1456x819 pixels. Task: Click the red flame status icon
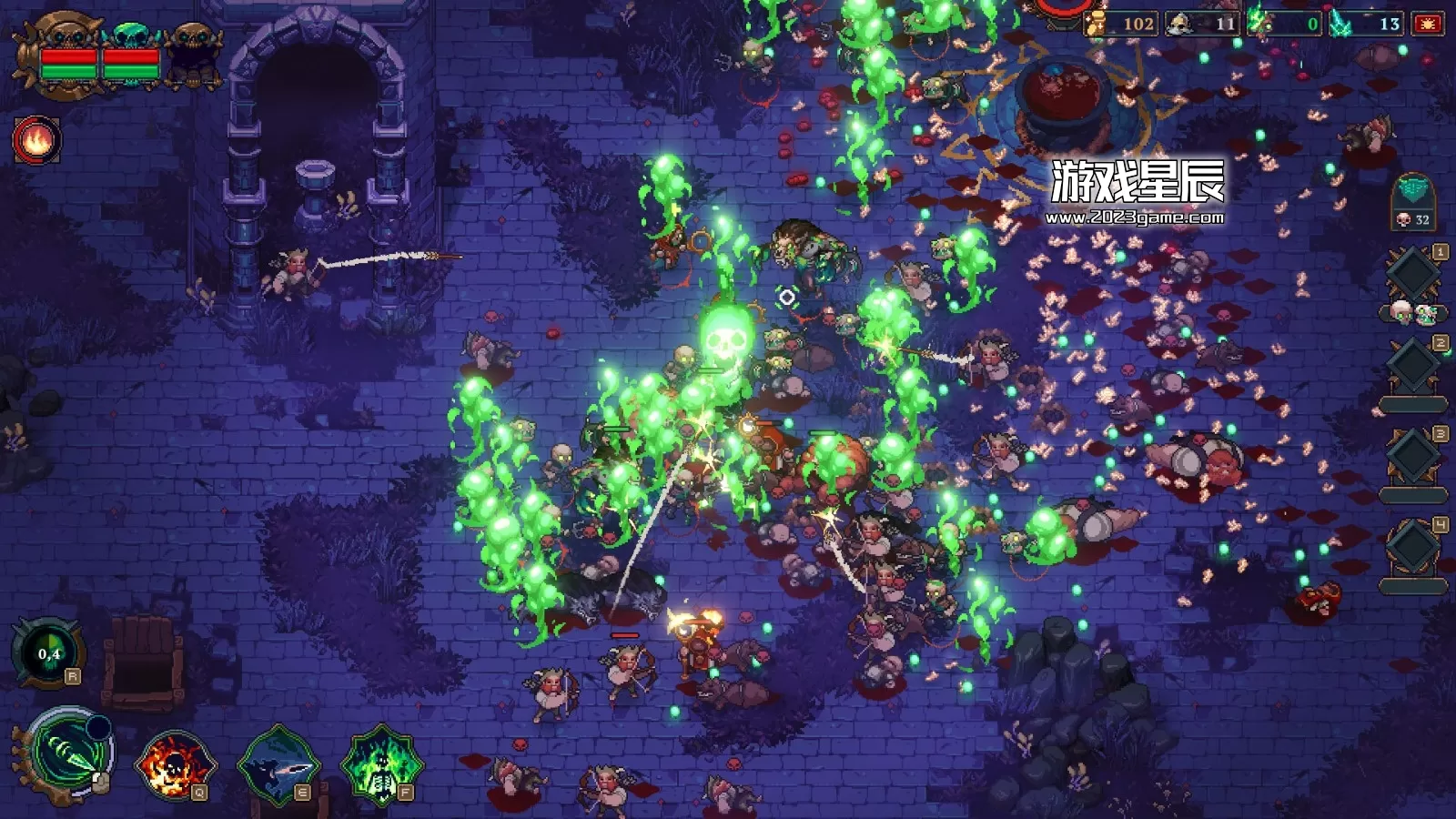click(x=36, y=141)
